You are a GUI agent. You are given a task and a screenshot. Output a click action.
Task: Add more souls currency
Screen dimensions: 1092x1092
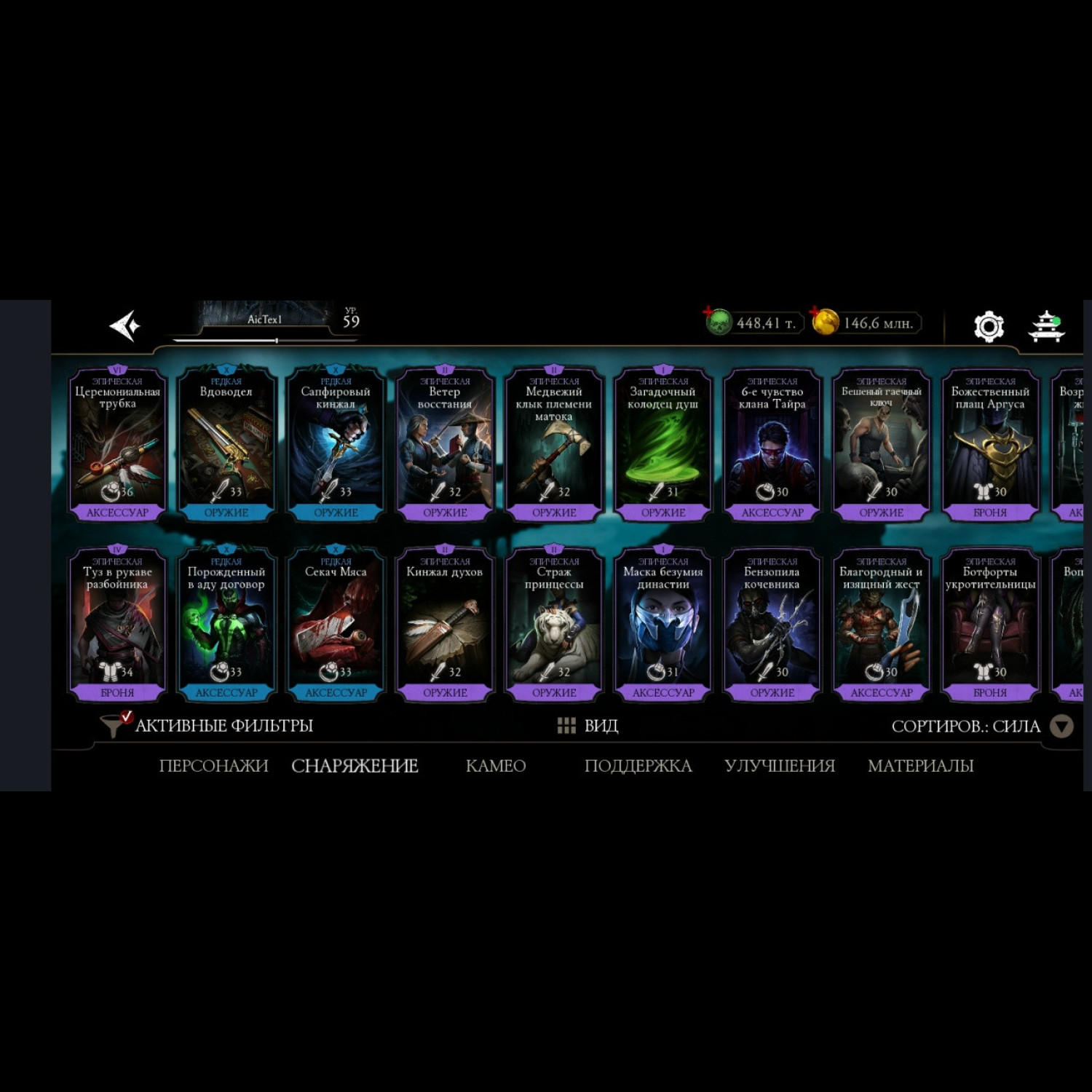click(709, 313)
